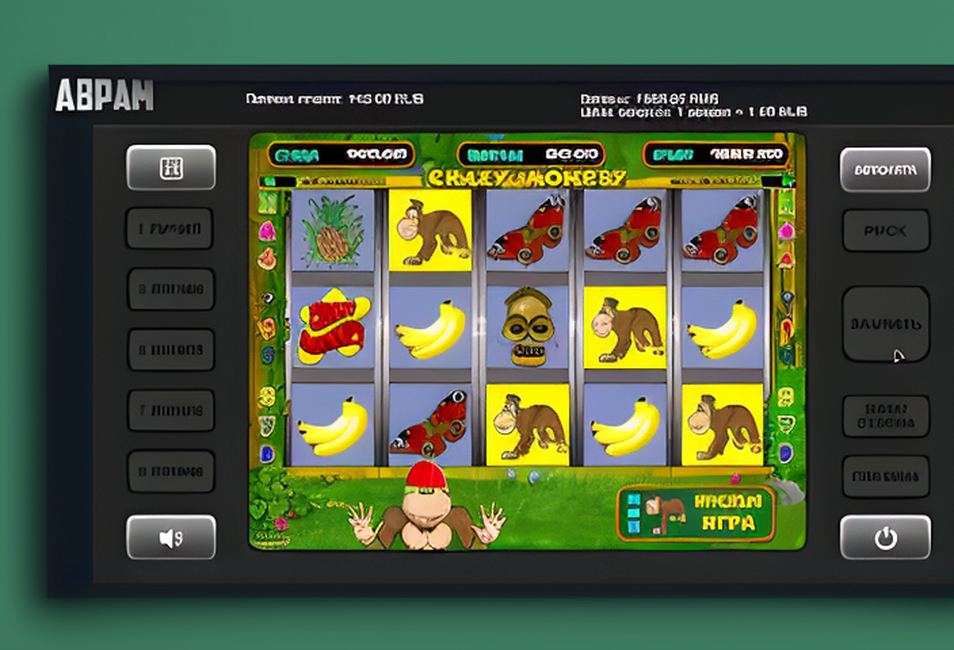Click the ABPAM logo
Screen dimensions: 954x650
[104, 95]
